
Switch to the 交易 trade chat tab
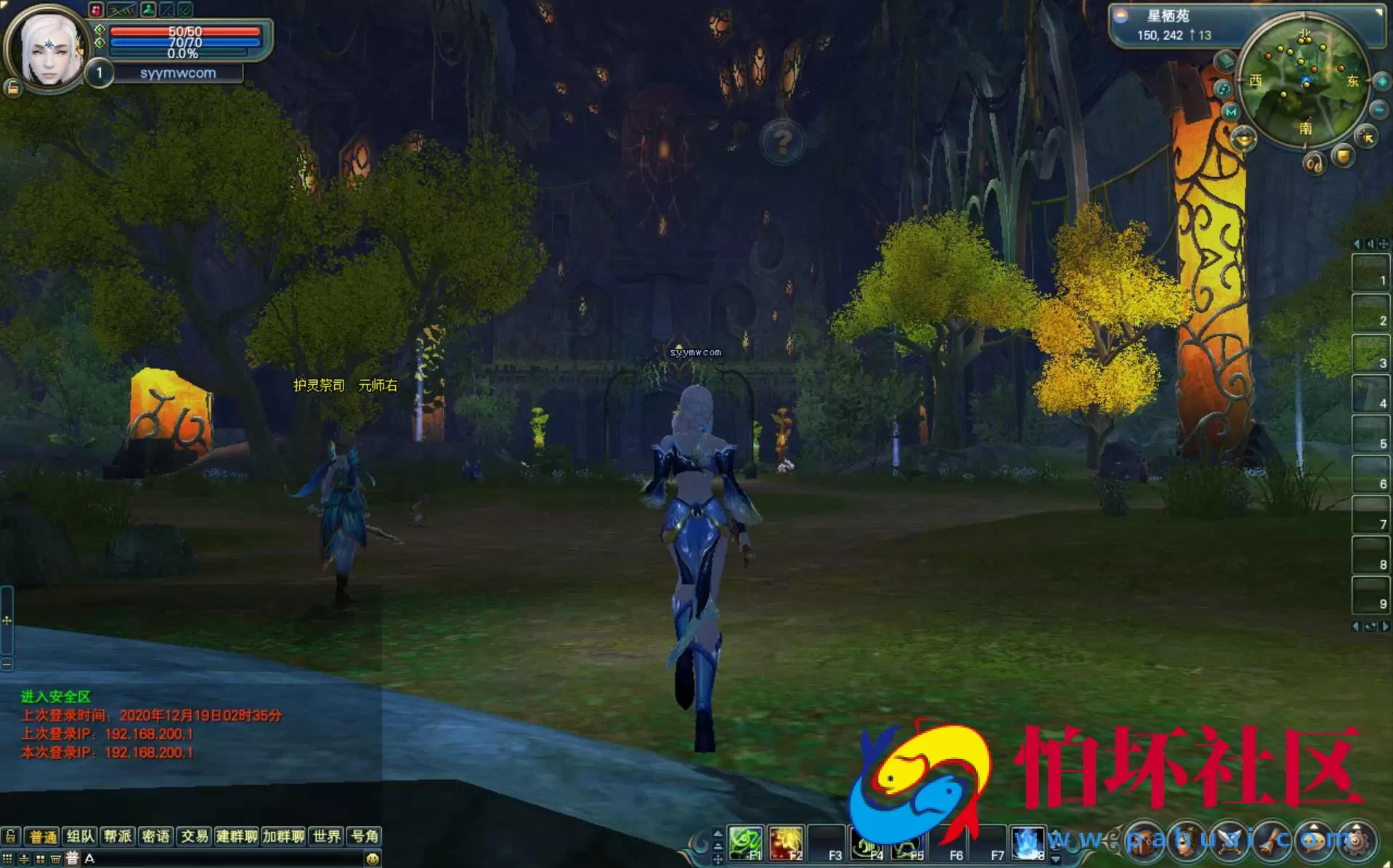tap(194, 836)
